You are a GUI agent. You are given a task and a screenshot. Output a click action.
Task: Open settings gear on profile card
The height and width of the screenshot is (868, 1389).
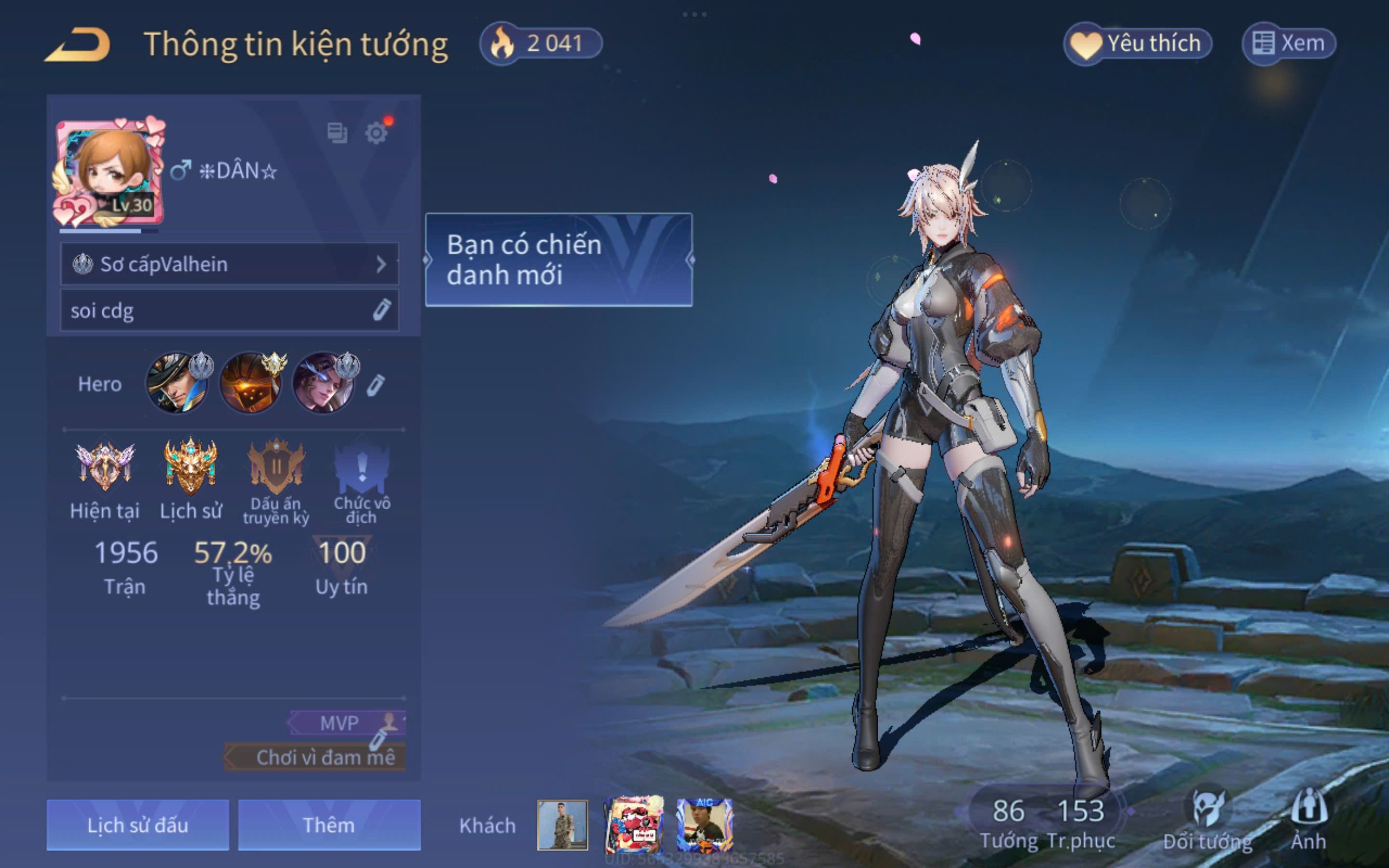[377, 133]
